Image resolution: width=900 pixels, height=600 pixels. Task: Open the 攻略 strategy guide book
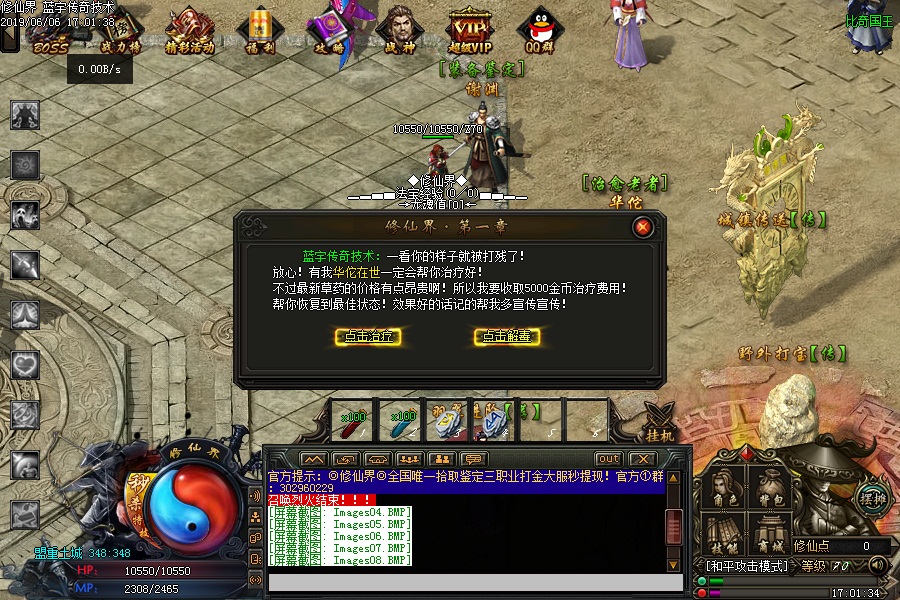pos(329,31)
